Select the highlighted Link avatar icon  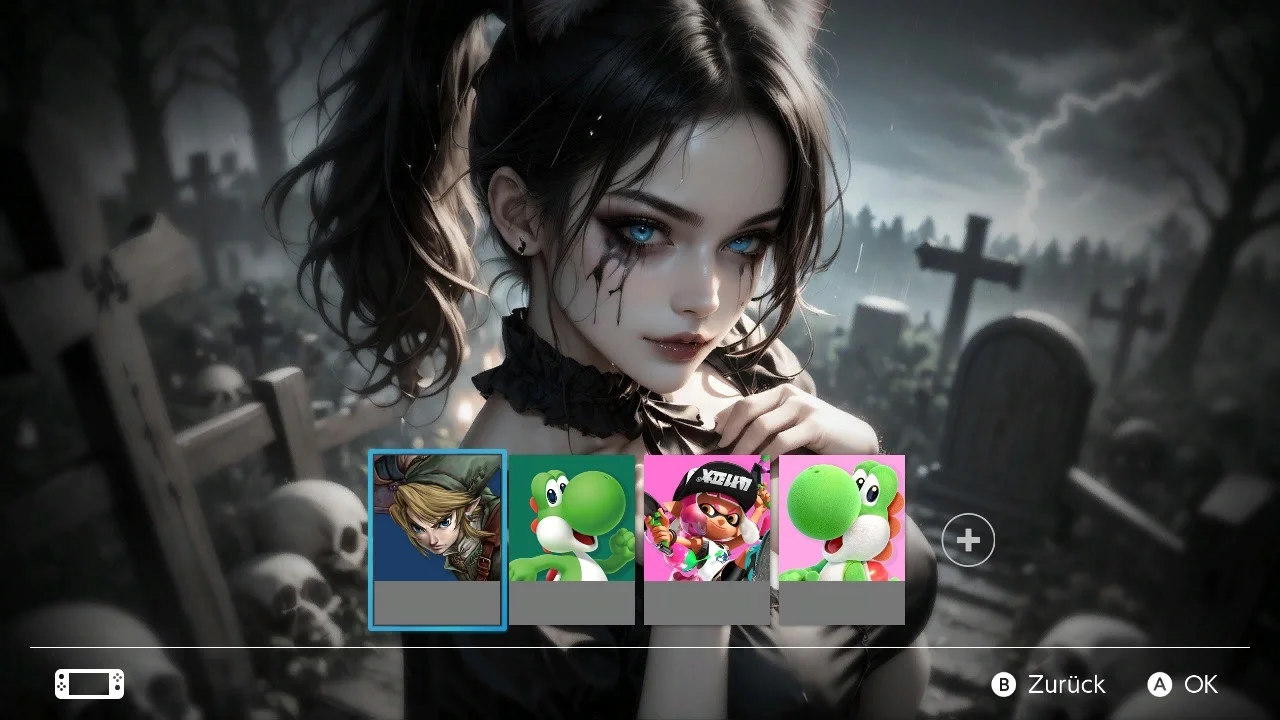tap(437, 520)
